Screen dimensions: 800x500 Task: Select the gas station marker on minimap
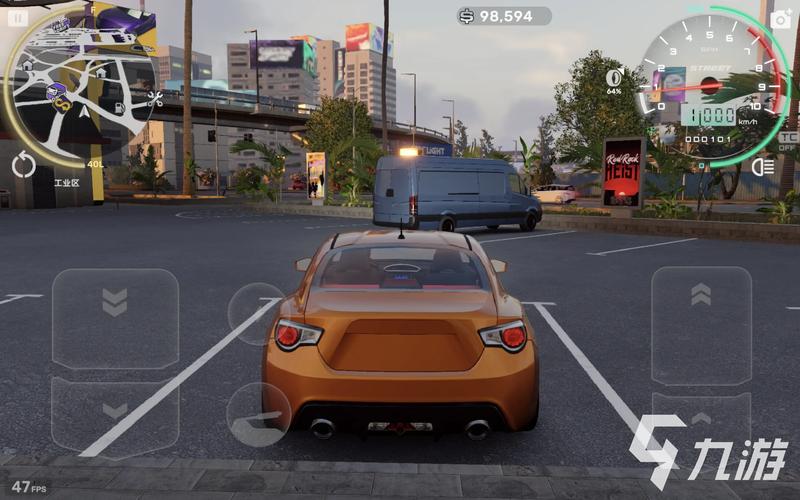[120, 107]
